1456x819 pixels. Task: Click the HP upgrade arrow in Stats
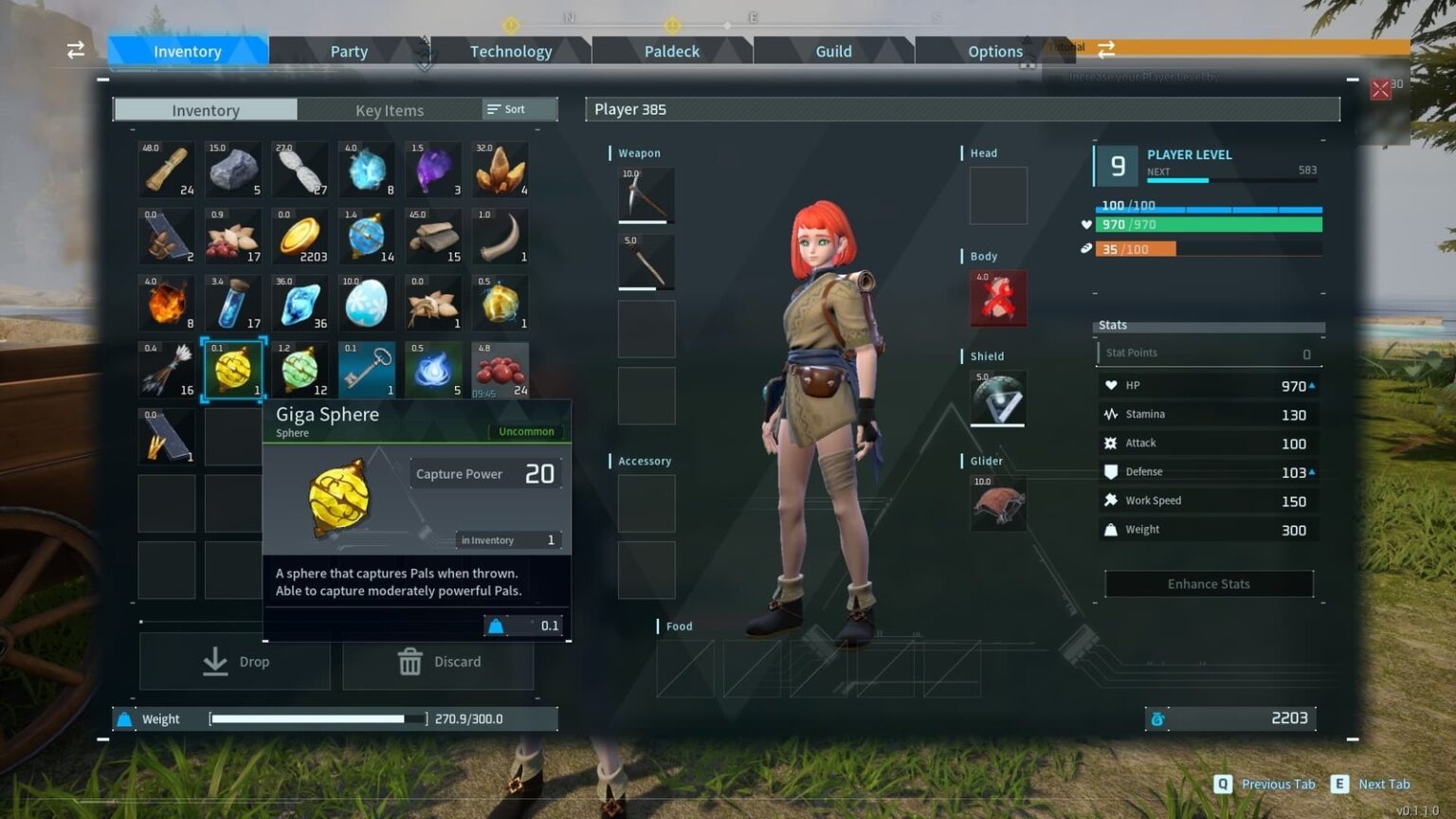pos(1311,385)
